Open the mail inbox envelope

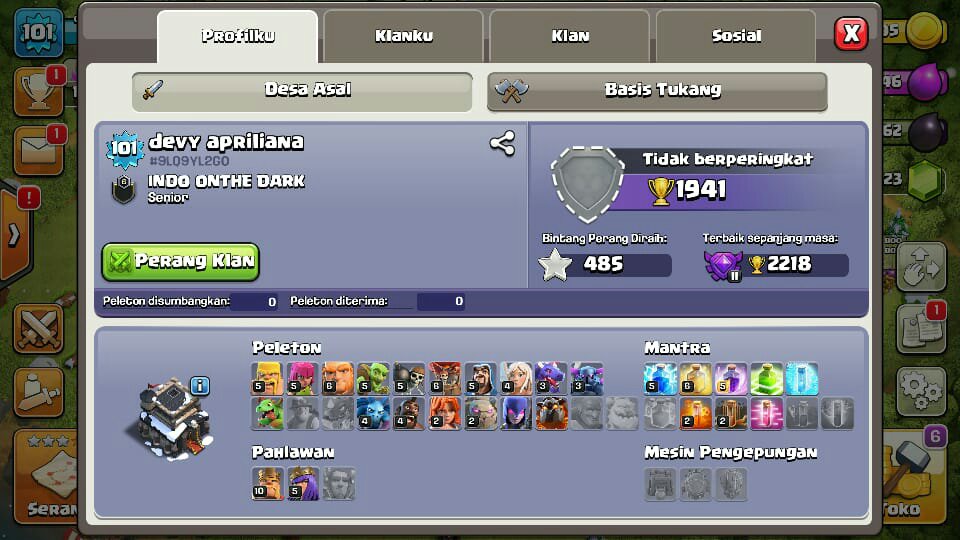click(37, 151)
